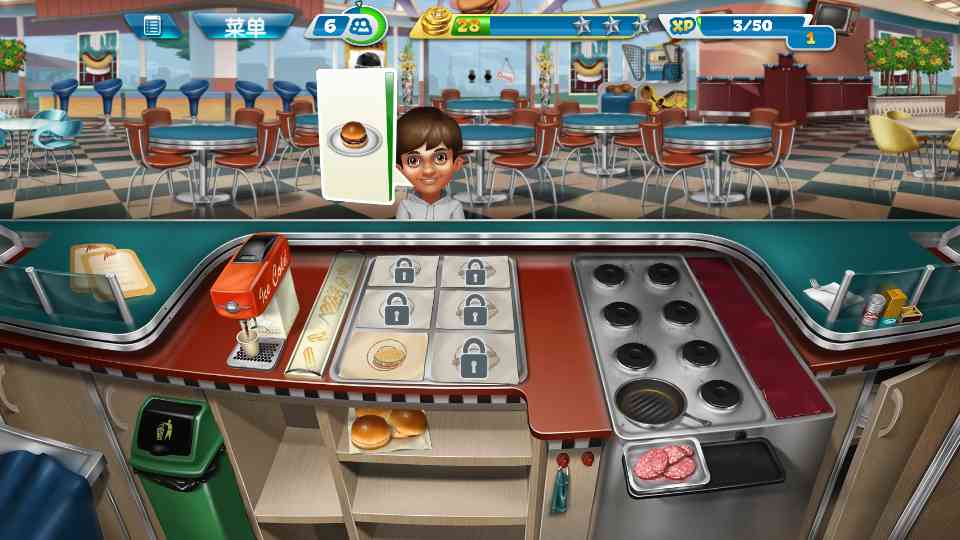
Task: Open the 菜单 menu button
Action: tap(243, 26)
